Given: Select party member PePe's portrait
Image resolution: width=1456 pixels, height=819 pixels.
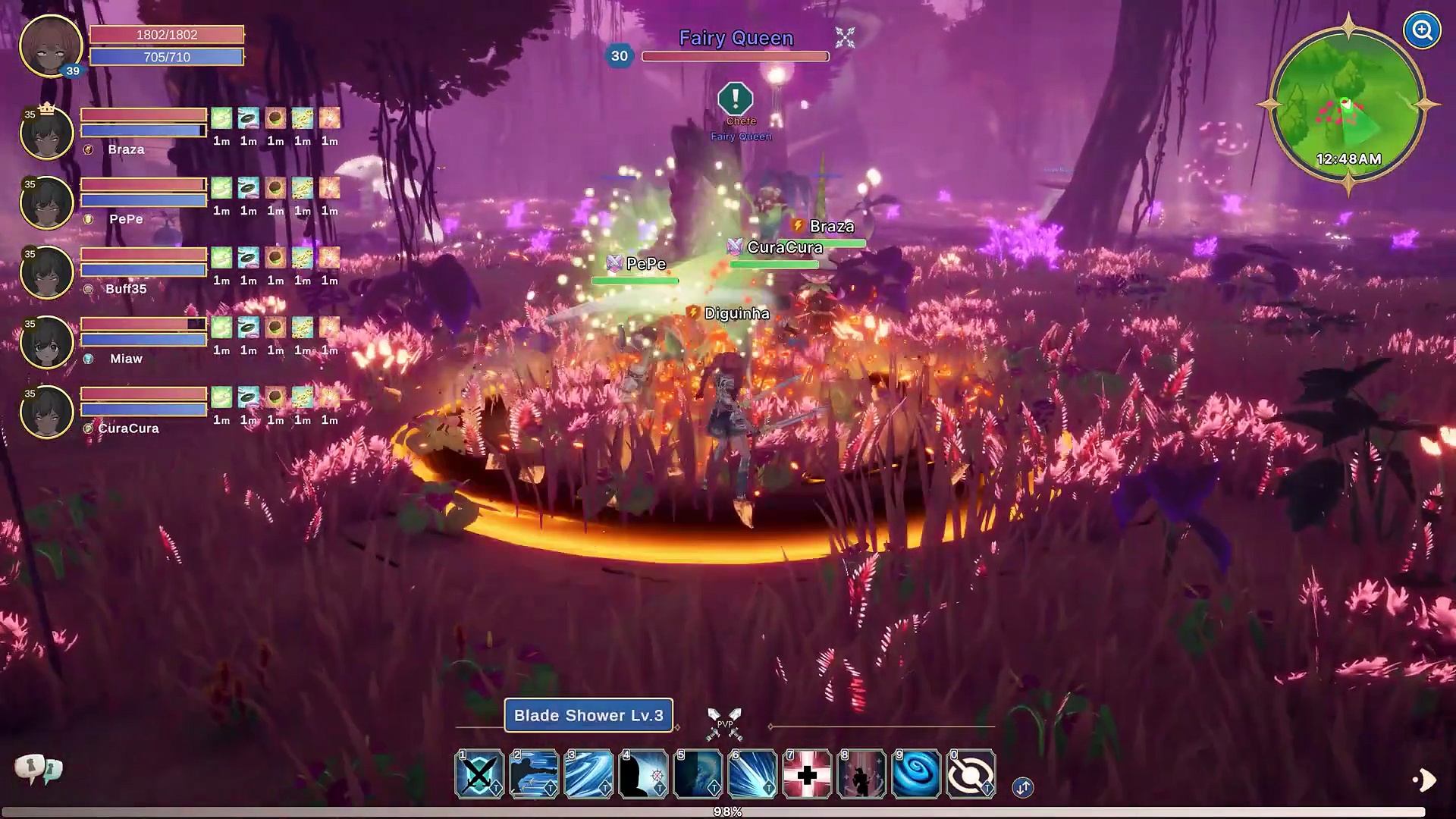Looking at the screenshot, I should [x=47, y=203].
